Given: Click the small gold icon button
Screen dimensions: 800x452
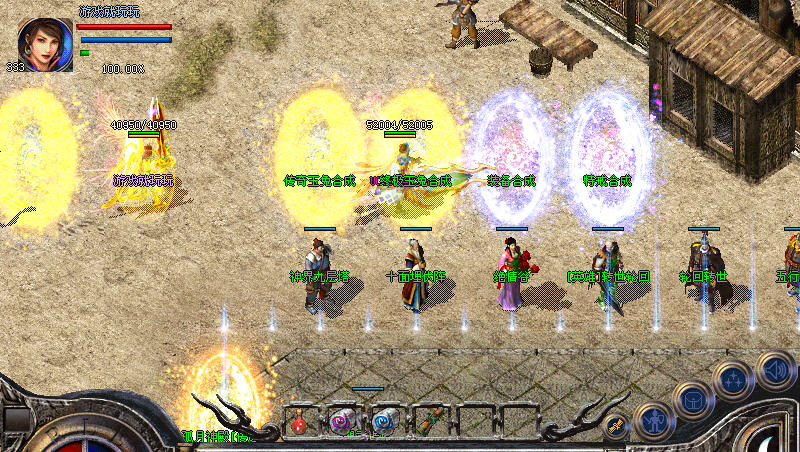Looking at the screenshot, I should click(617, 425).
